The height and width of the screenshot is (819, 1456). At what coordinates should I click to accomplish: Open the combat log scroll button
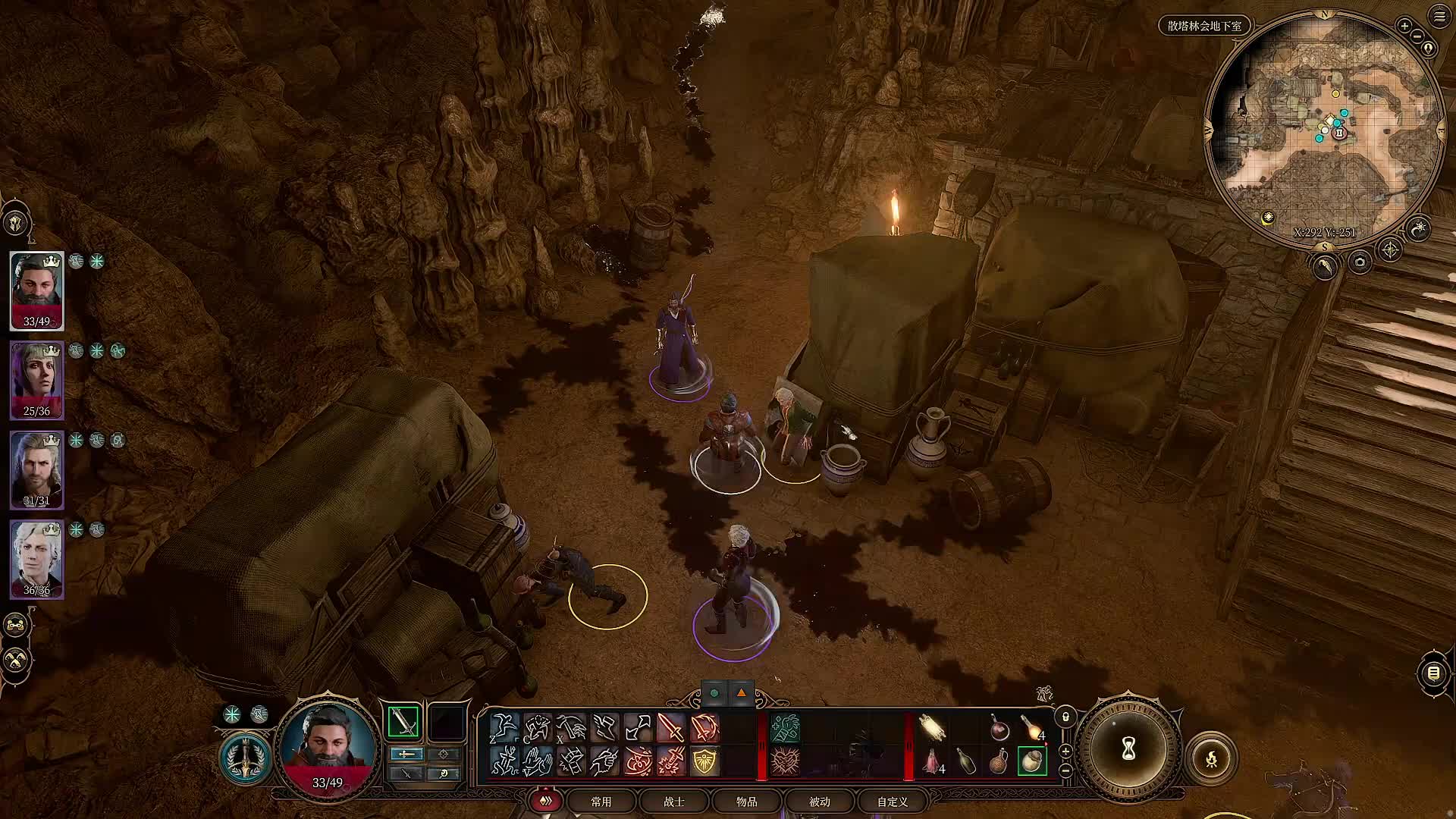click(1433, 673)
